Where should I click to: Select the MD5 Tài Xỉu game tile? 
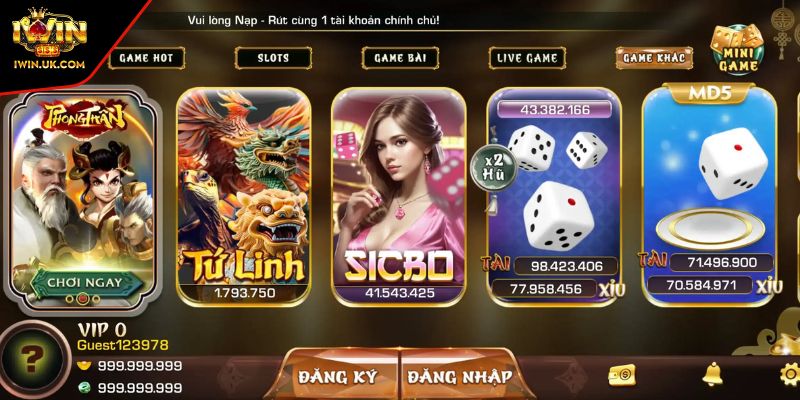click(708, 195)
